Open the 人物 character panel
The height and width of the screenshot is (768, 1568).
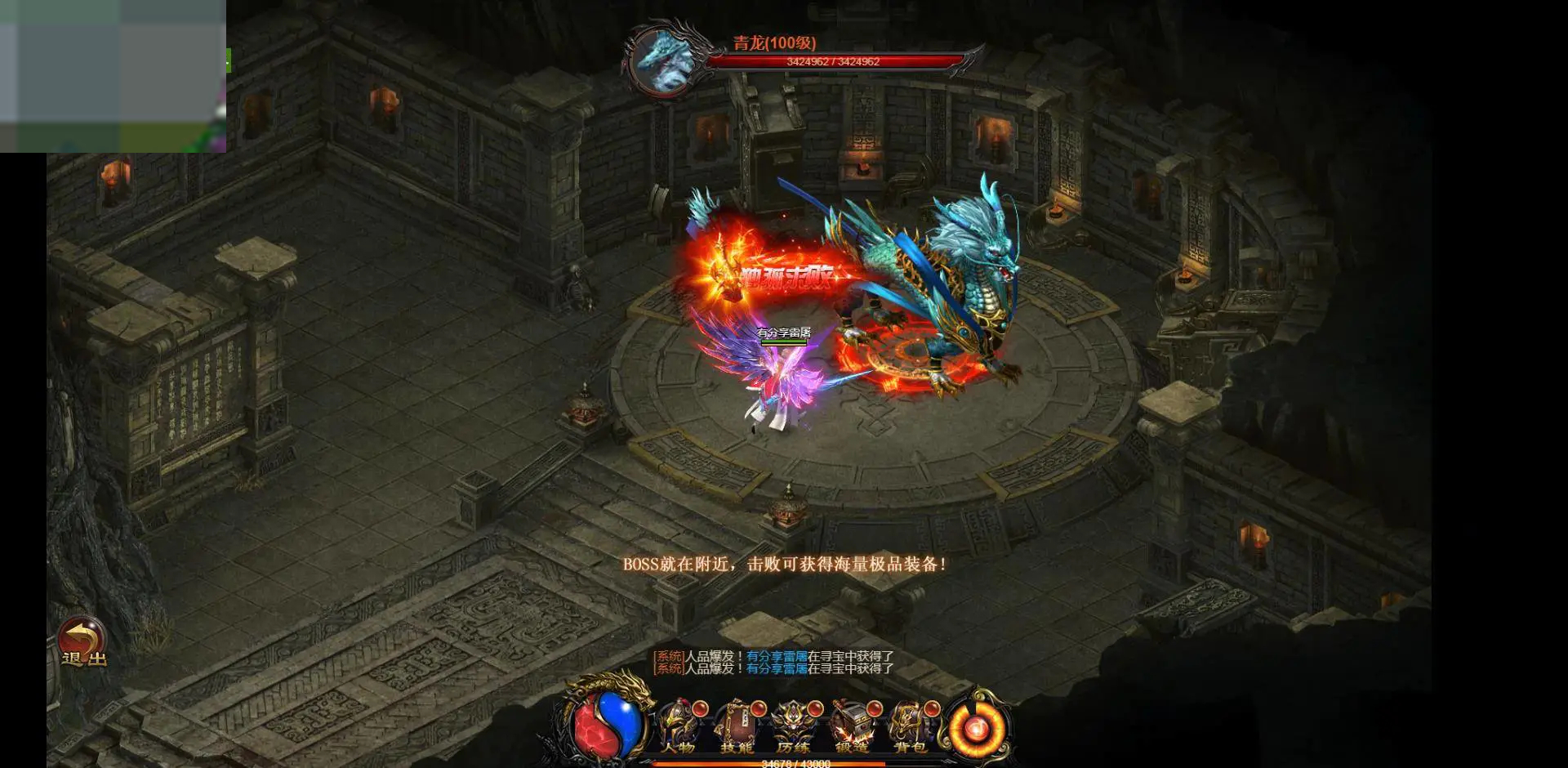point(678,727)
